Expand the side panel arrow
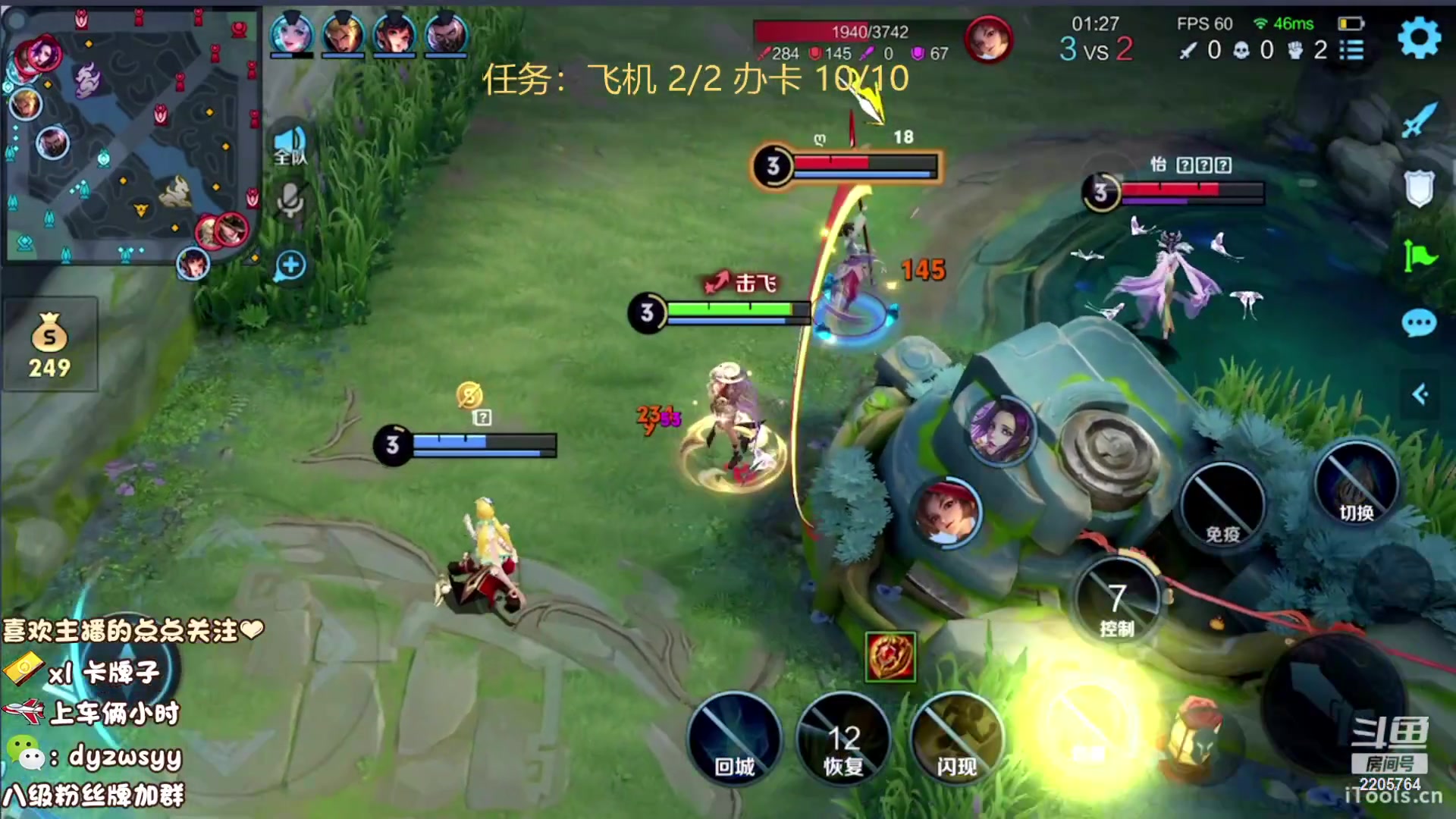The height and width of the screenshot is (819, 1456). (1420, 394)
